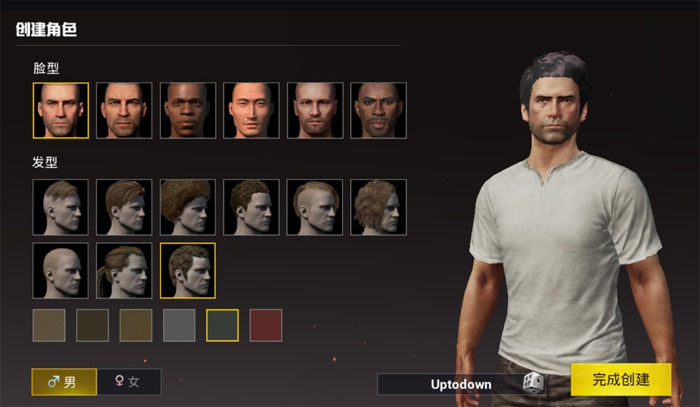Viewport: 700px width, 407px height.
Task: Pick the yellow-highlighted face preset
Action: pos(60,110)
